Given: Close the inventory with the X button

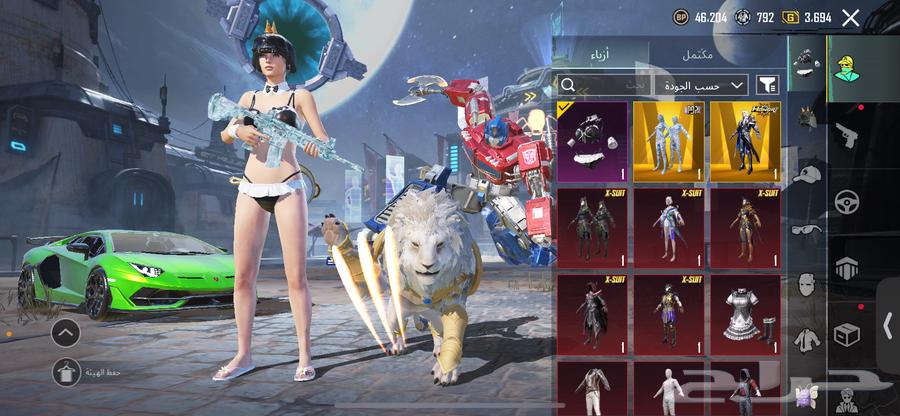Looking at the screenshot, I should coord(850,17).
